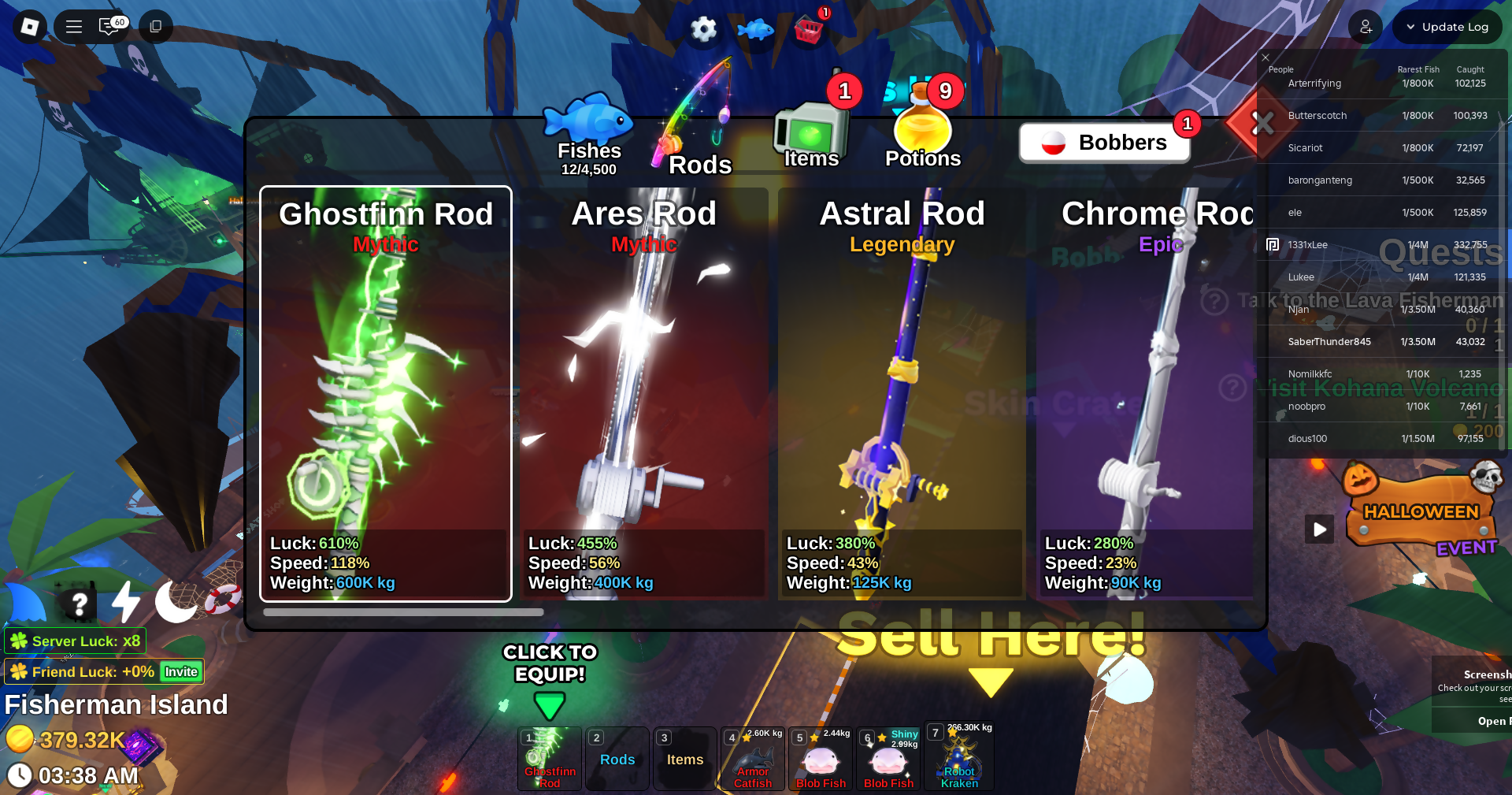Image resolution: width=1512 pixels, height=795 pixels.
Task: Invite a friend for Friend Luck
Action: 181,672
